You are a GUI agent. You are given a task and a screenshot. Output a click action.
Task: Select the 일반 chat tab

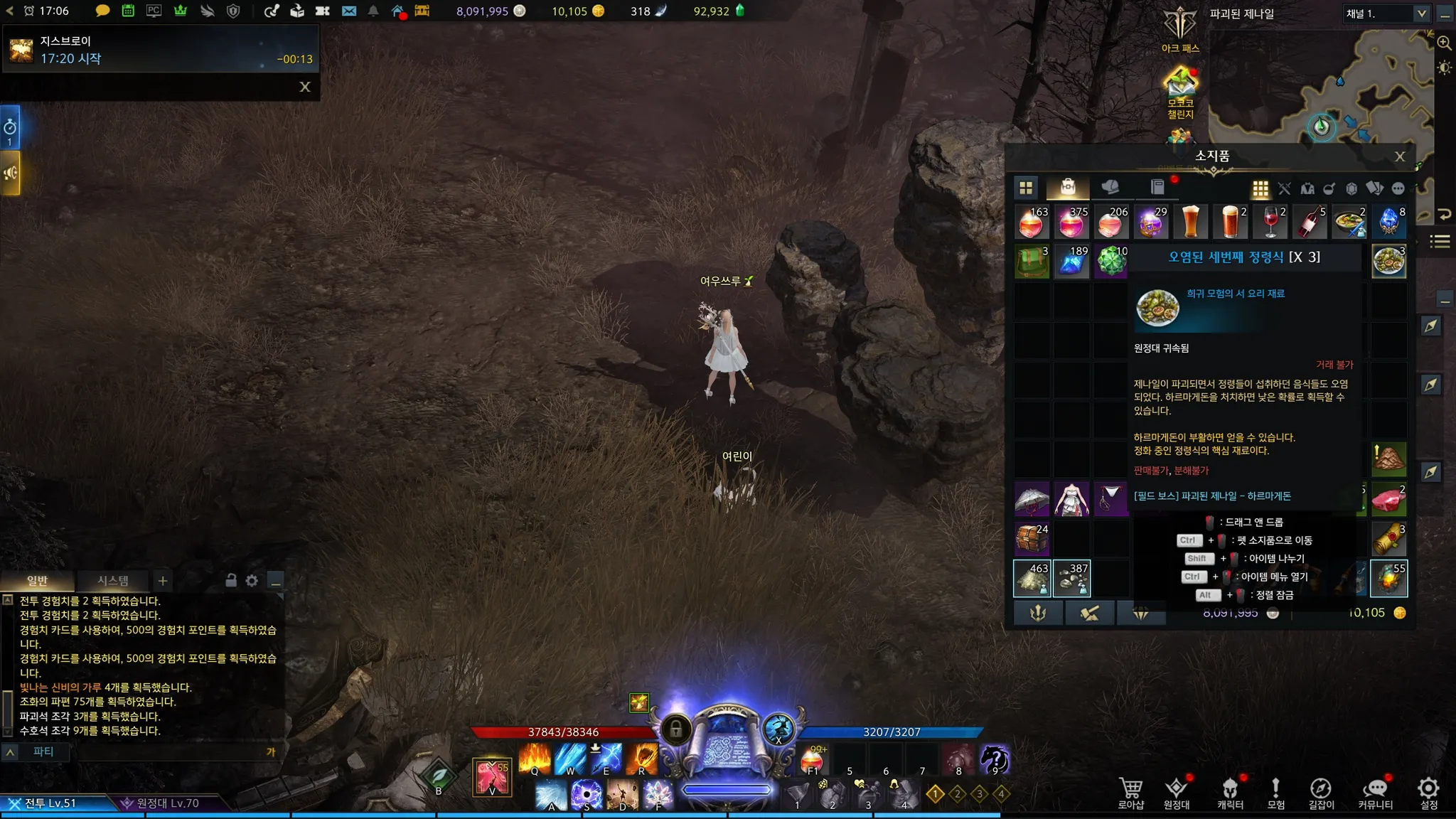tap(37, 581)
